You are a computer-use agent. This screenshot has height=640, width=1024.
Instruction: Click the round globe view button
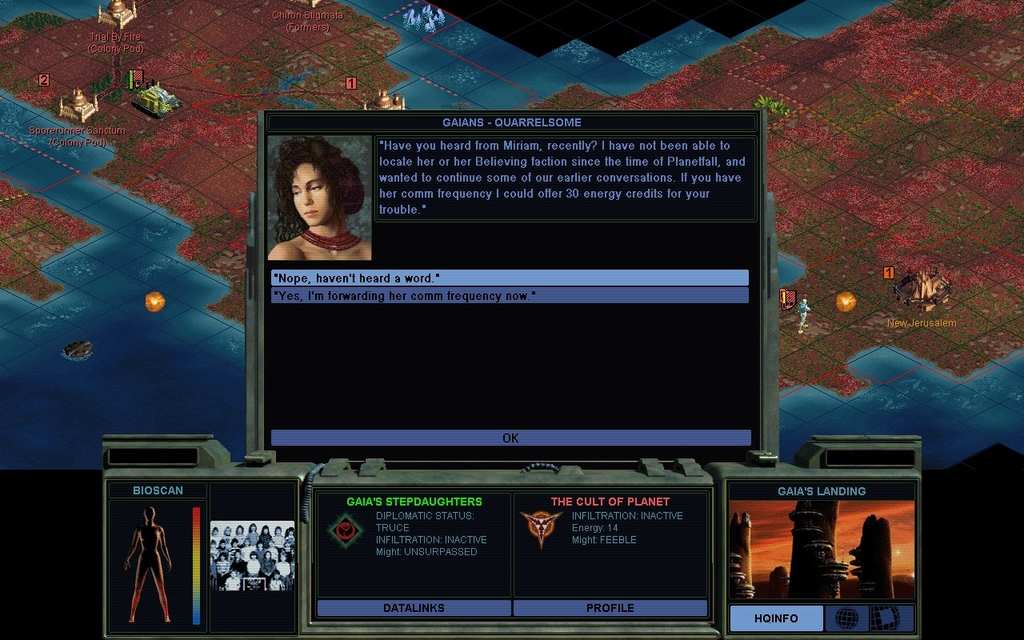coord(846,618)
